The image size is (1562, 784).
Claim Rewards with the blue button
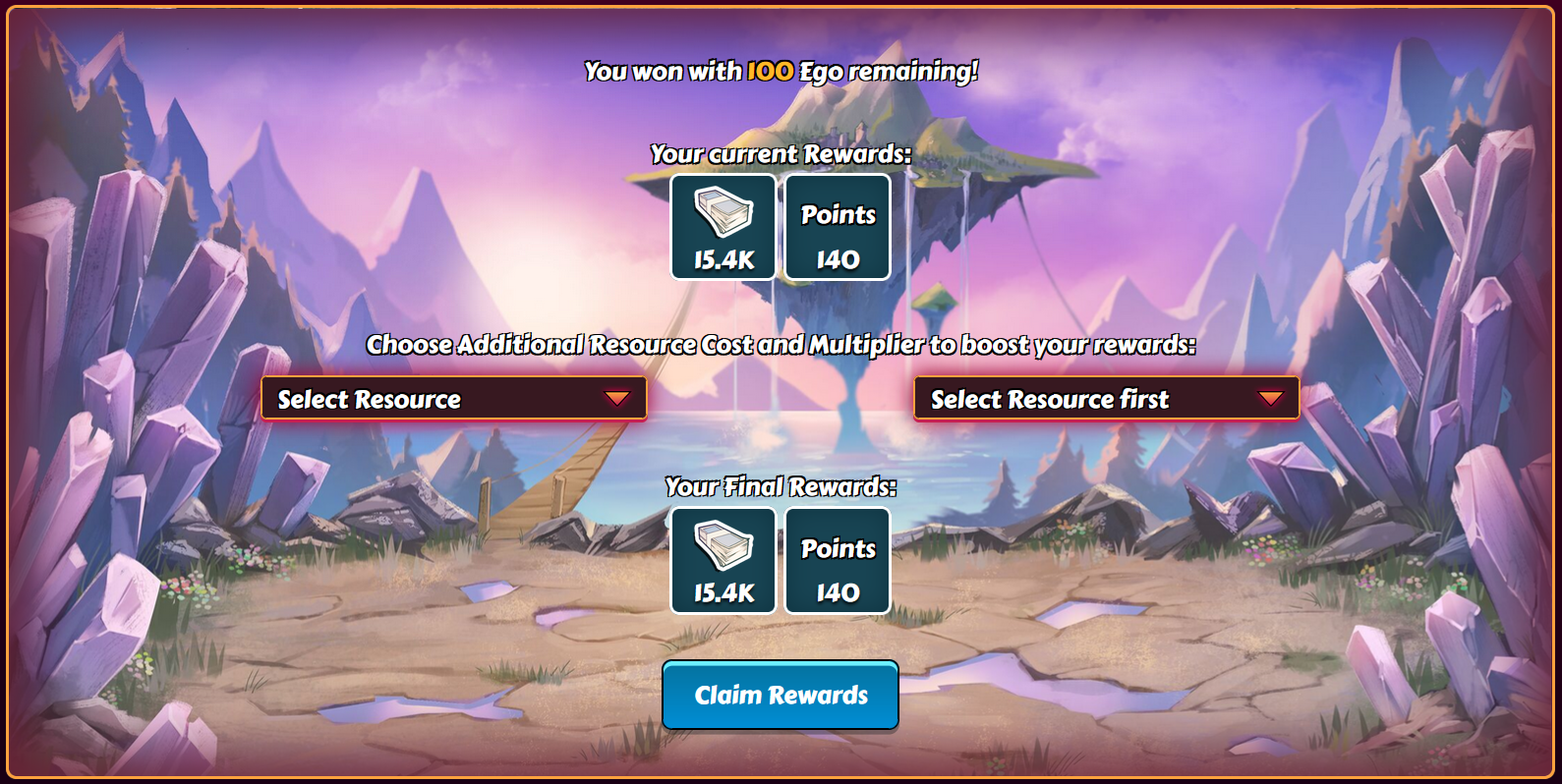tap(781, 696)
